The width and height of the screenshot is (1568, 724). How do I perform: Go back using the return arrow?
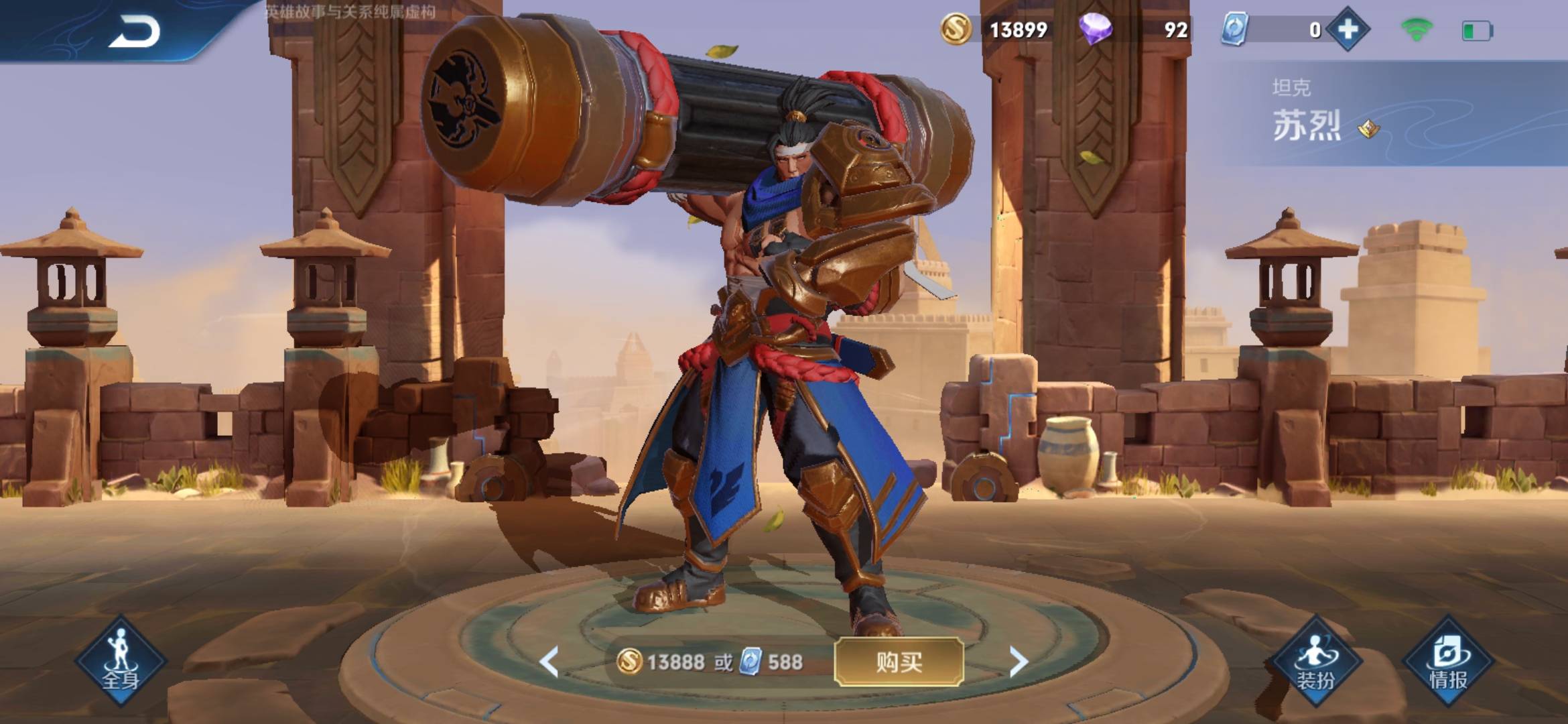point(134,32)
